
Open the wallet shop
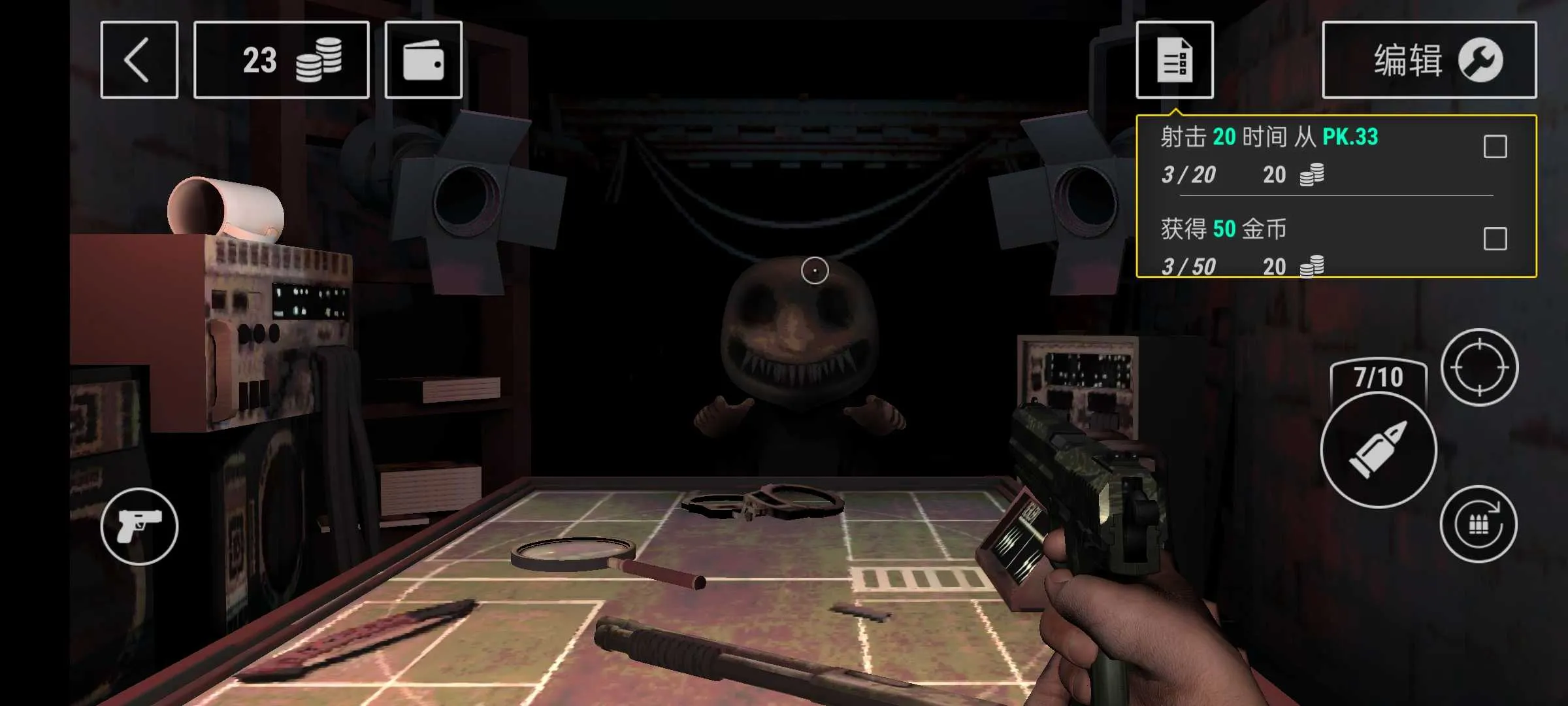click(x=423, y=60)
